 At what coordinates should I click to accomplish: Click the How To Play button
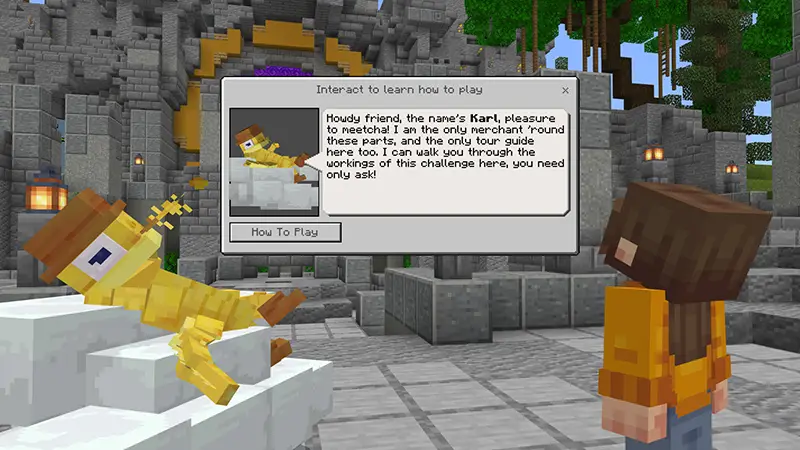click(285, 232)
